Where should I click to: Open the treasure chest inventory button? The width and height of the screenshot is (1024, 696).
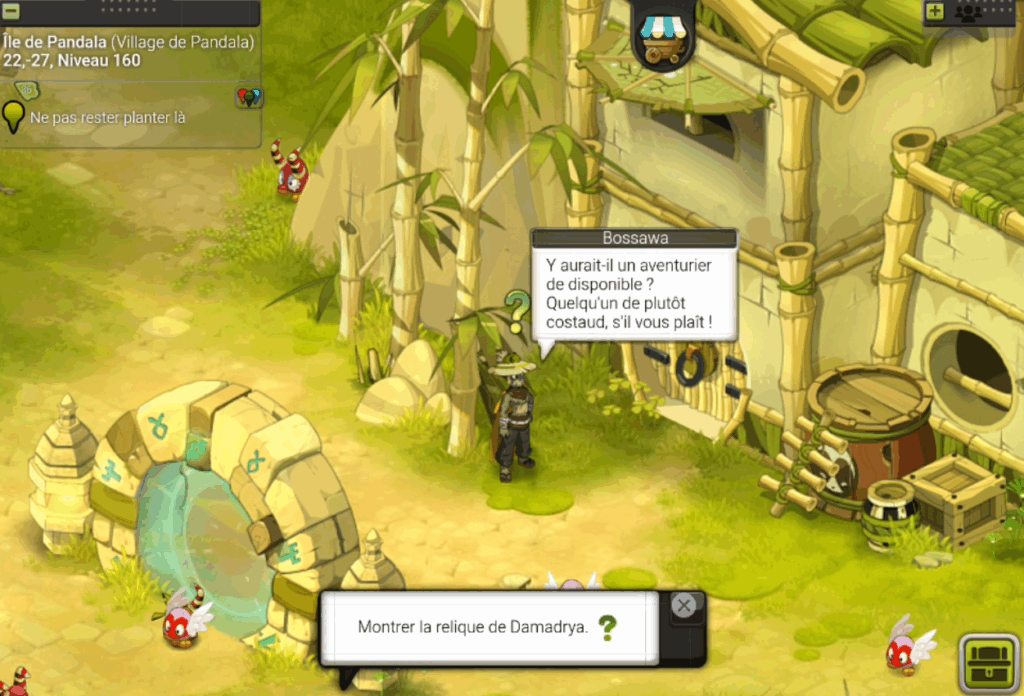(x=988, y=662)
